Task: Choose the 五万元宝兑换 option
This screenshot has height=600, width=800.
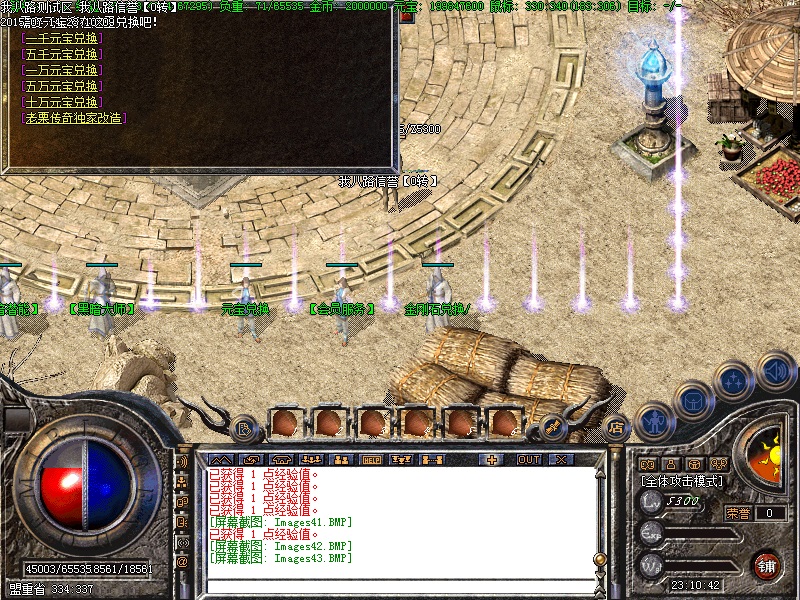Action: coord(61,86)
